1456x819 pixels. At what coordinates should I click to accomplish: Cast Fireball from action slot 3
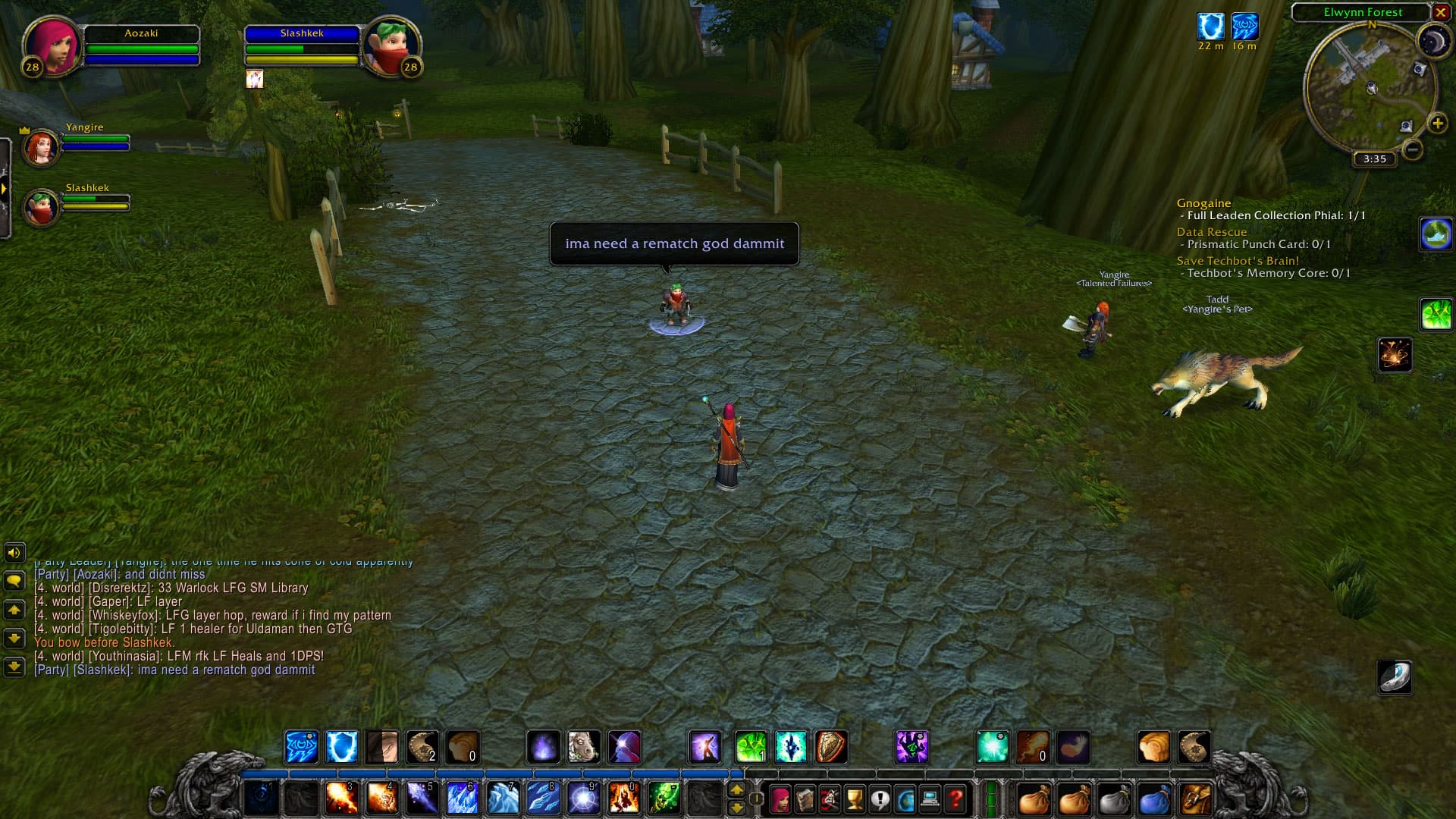tap(340, 798)
